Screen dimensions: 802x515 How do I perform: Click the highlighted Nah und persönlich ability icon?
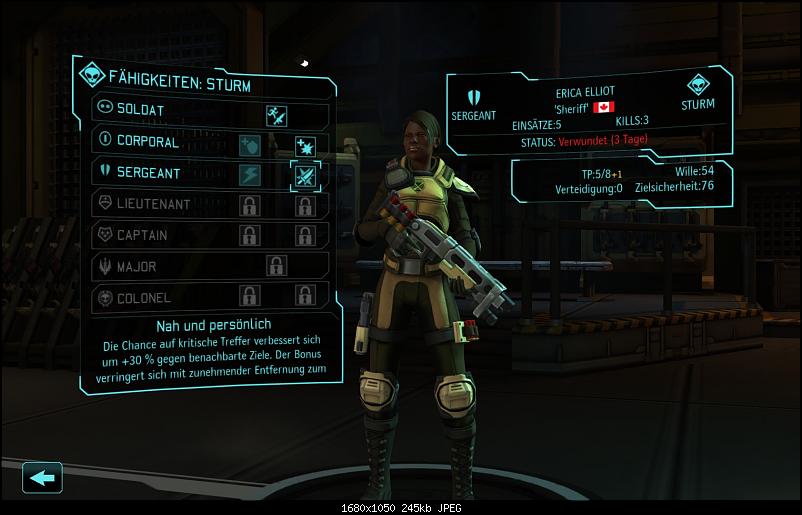(305, 176)
